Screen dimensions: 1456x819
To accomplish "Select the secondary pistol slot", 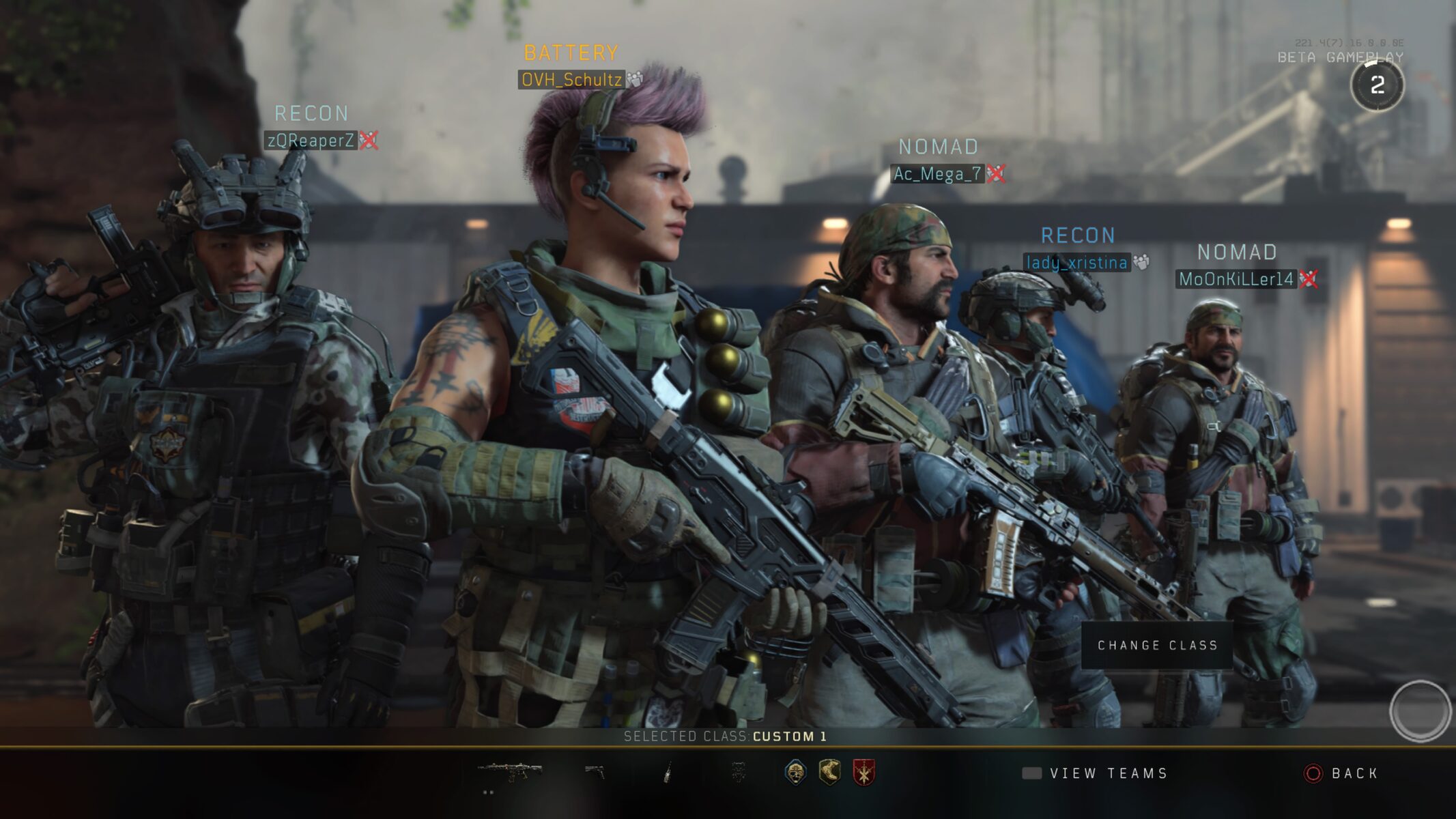I will click(595, 772).
